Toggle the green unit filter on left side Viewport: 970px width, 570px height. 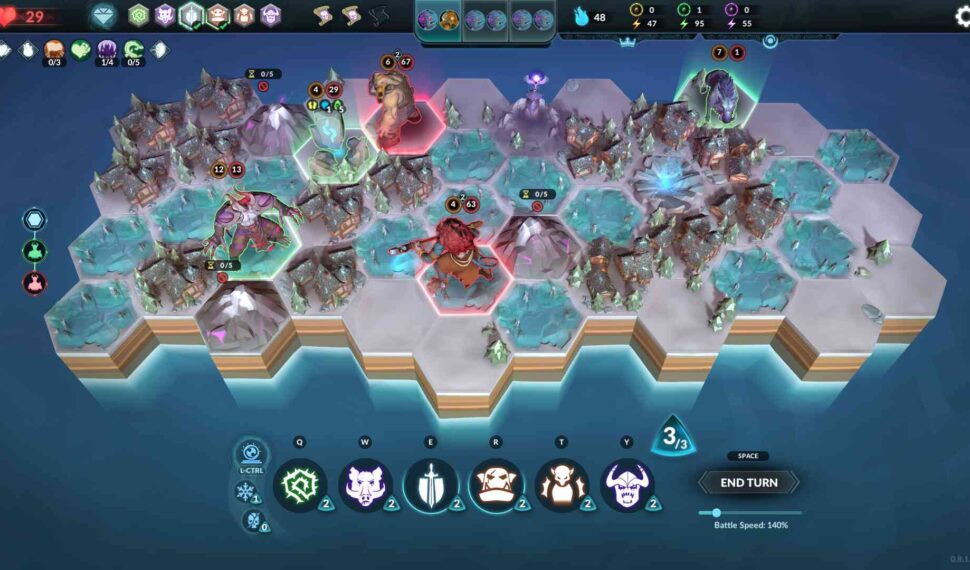(x=34, y=251)
